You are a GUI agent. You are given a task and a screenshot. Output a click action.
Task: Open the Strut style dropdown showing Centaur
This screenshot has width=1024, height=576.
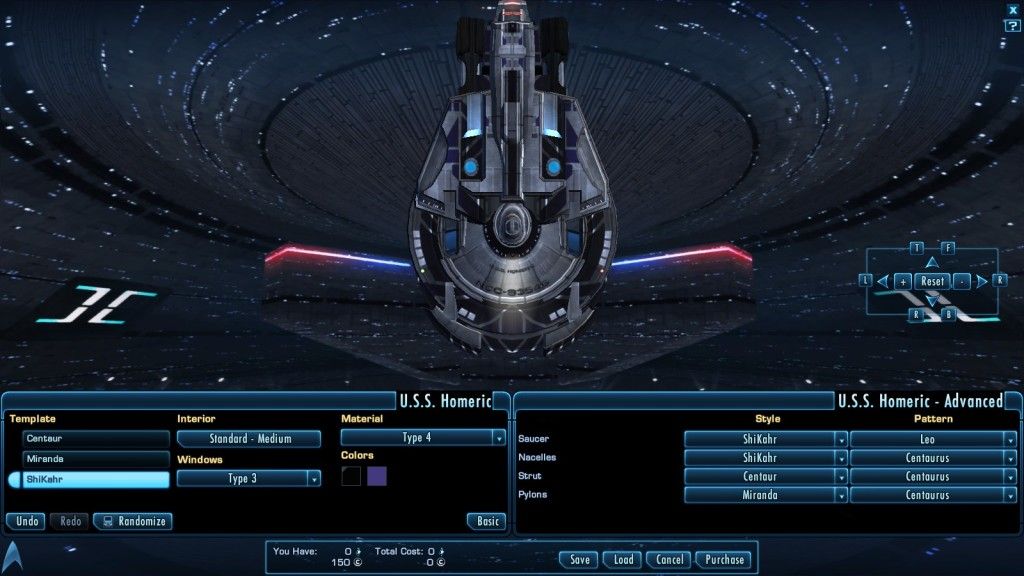[766, 476]
